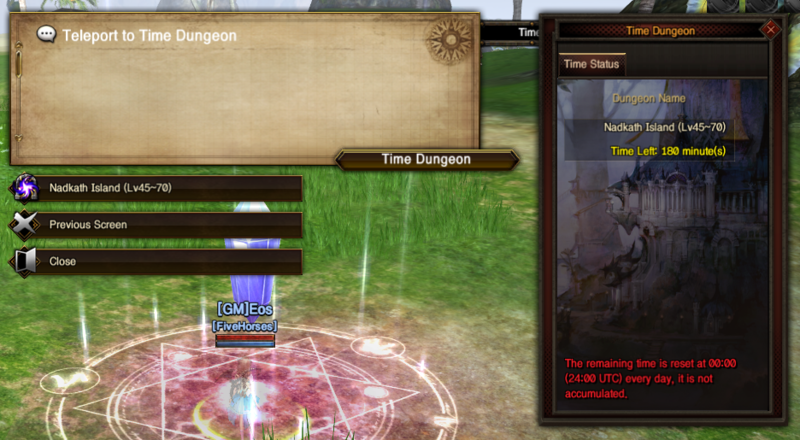Close the Time Dungeon window
This screenshot has width=800, height=440.
click(x=770, y=30)
